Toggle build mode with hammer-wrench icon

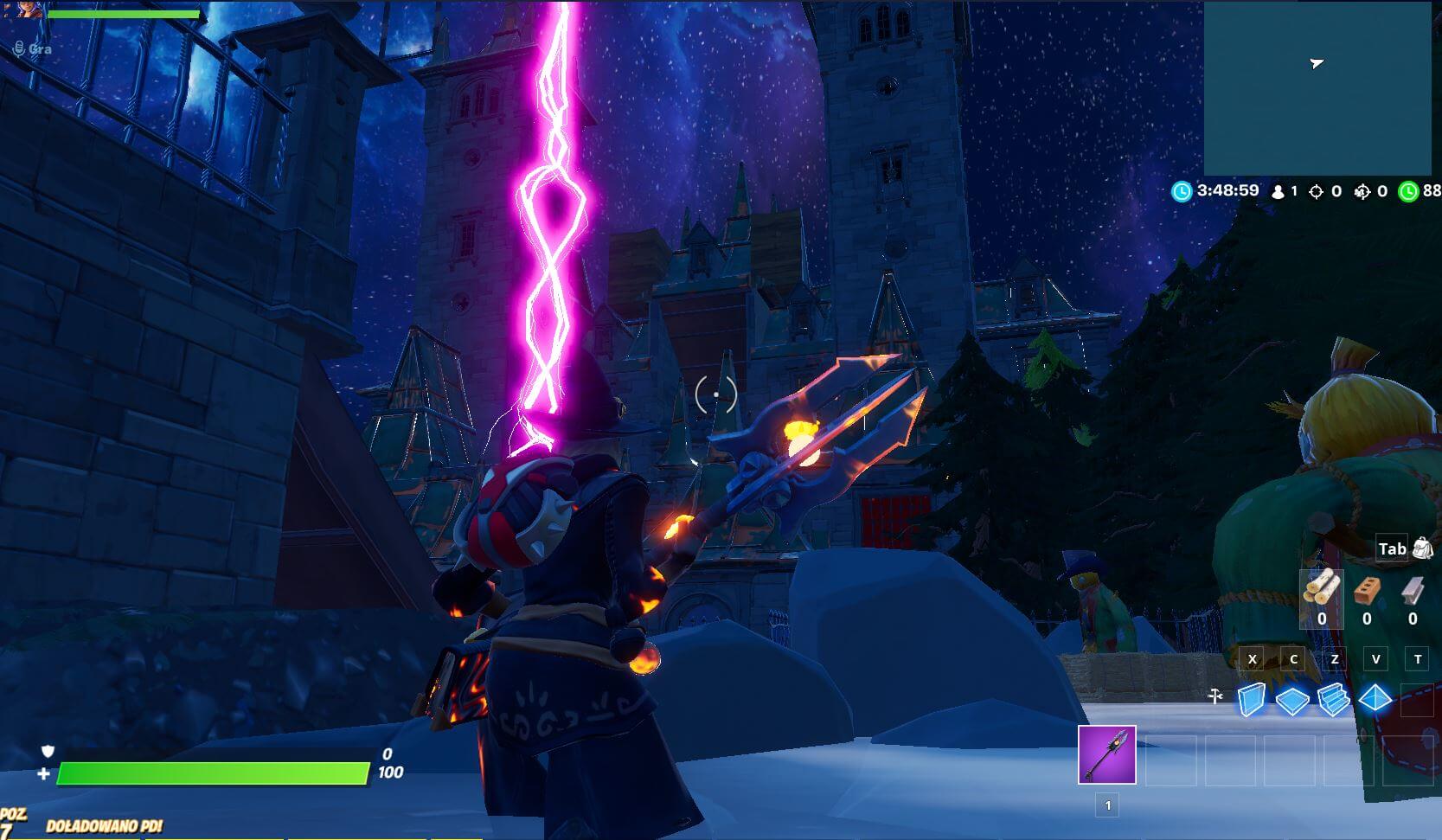point(1215,696)
